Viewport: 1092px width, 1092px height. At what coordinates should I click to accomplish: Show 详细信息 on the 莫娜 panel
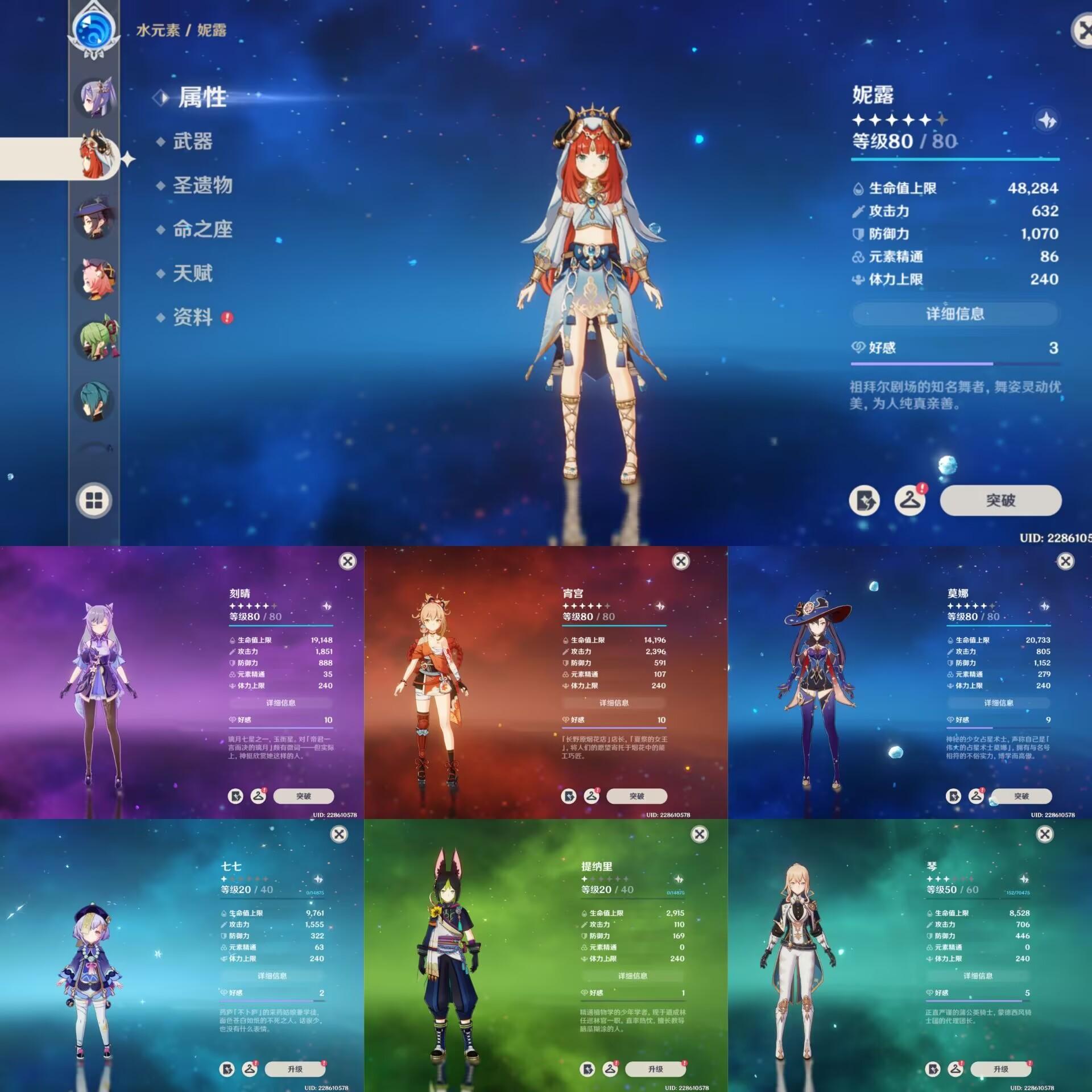998,703
